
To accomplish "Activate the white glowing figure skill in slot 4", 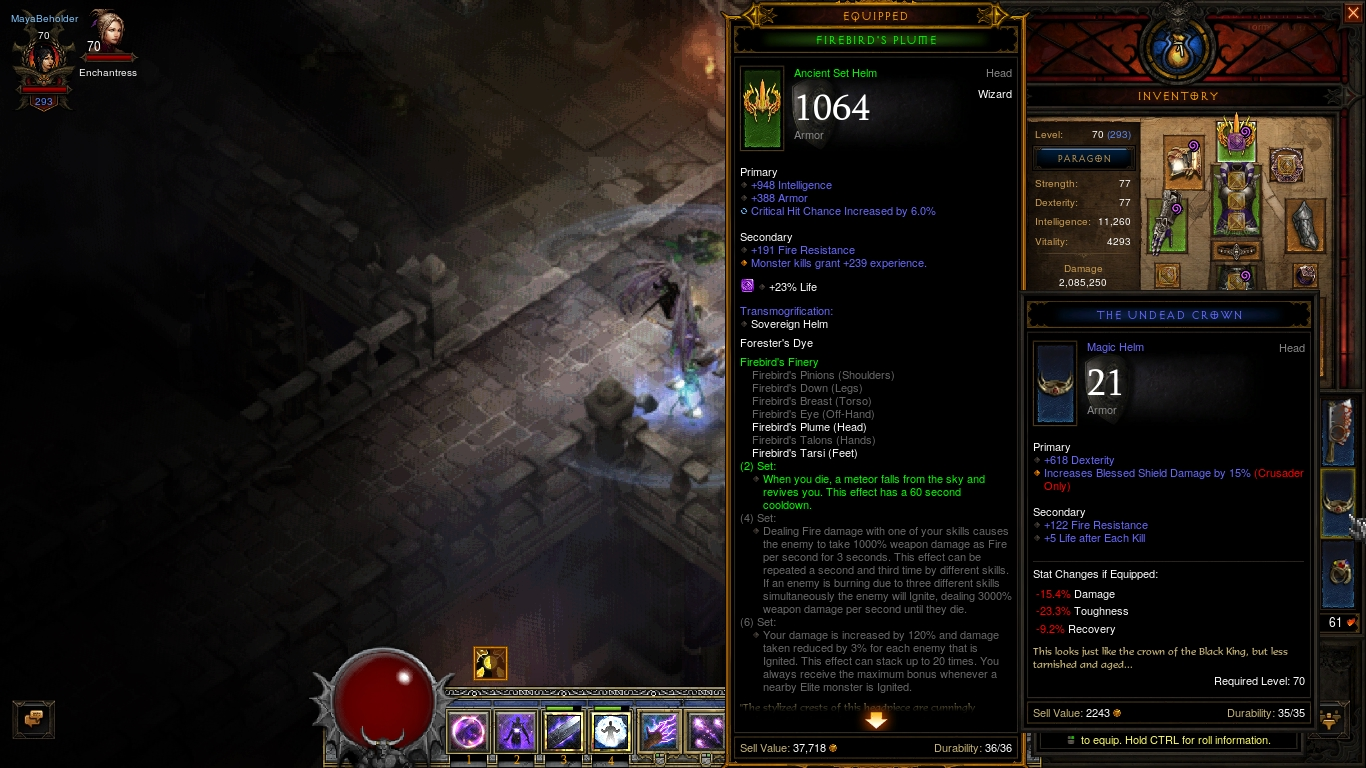I will coord(611,733).
